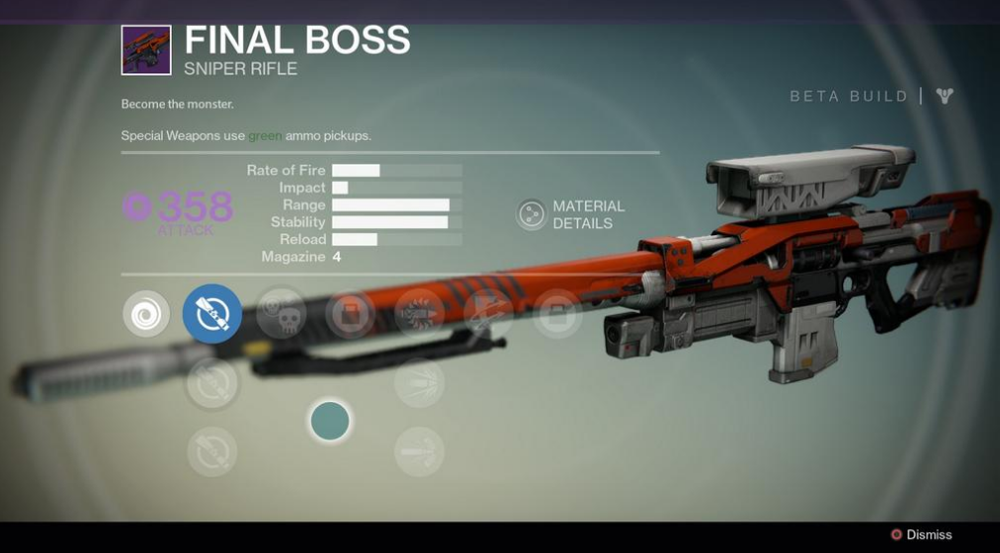Click the Final Boss weapon thumbnail
This screenshot has width=1000, height=553.
tap(146, 50)
